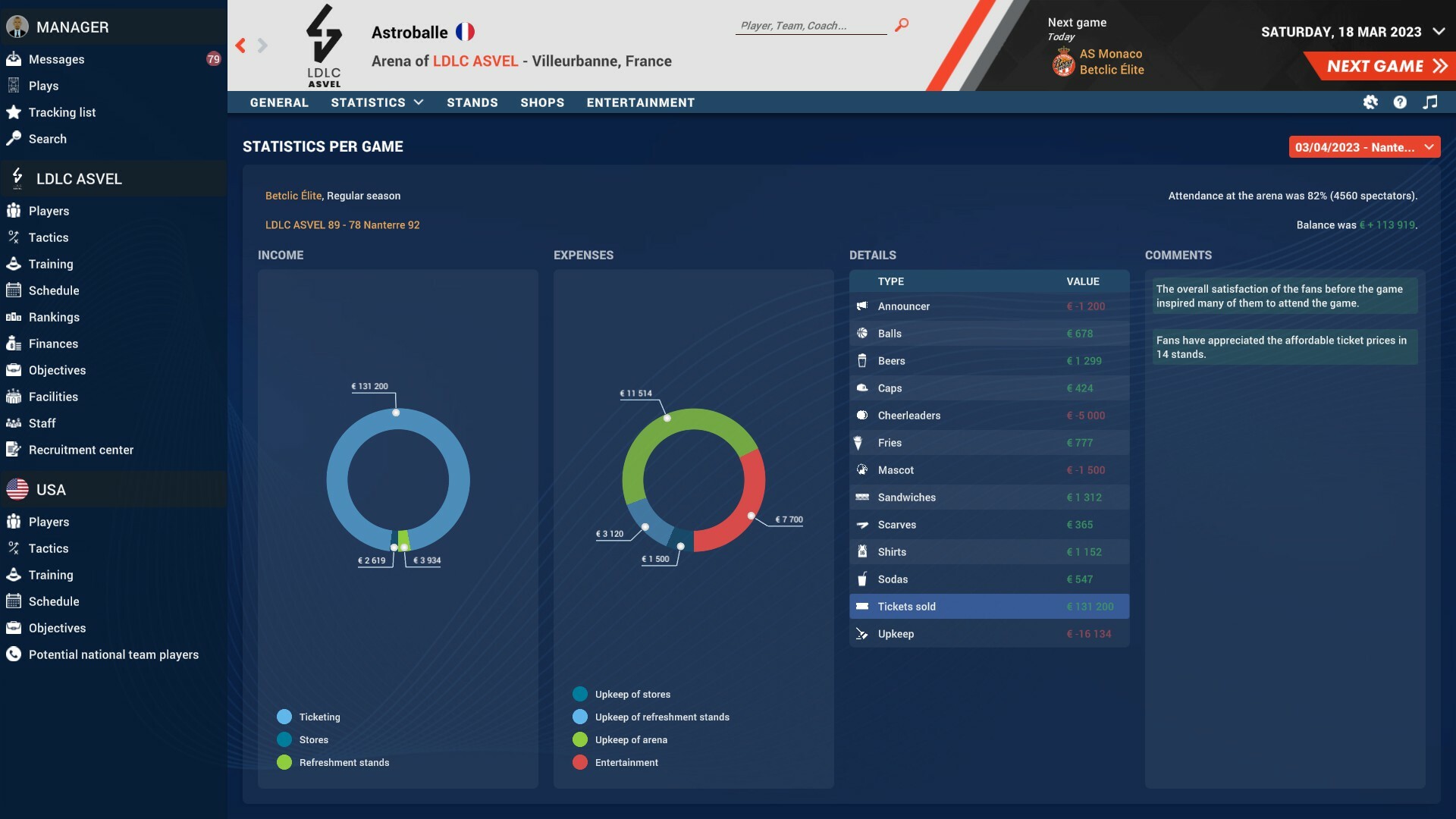Open the game selector showing 03/04/2023 - Nanterre
1456x819 pixels.
click(x=1364, y=147)
